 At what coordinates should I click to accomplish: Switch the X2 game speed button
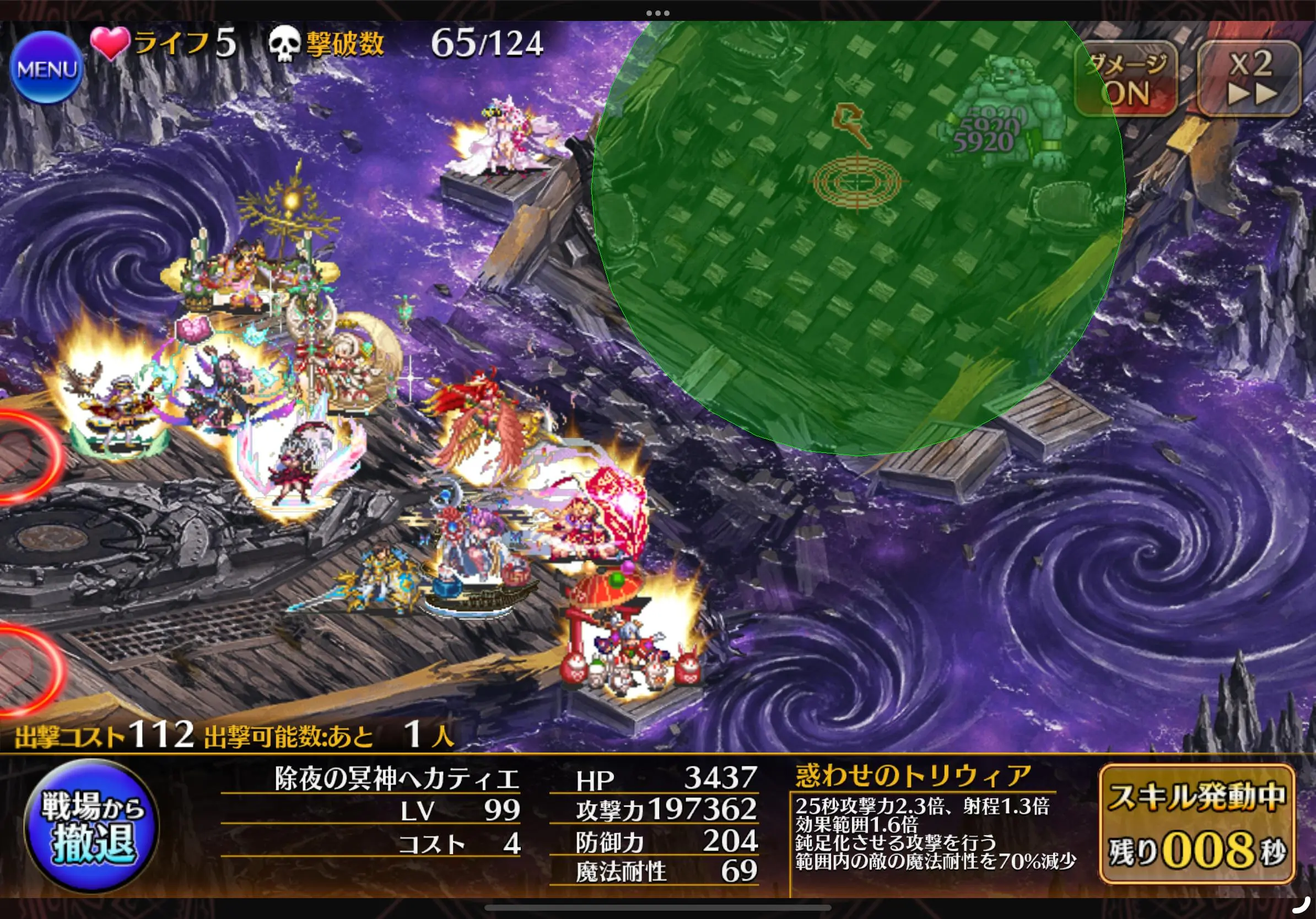[1249, 79]
